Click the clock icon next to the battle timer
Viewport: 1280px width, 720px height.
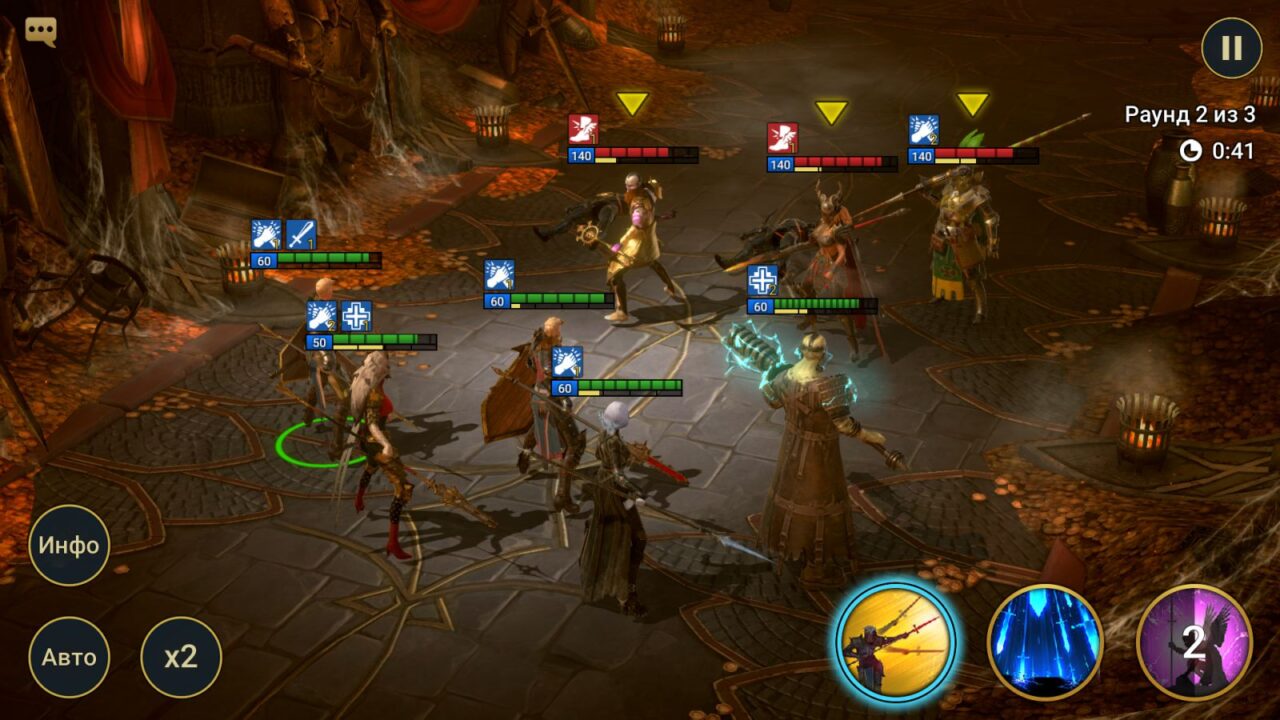1189,153
